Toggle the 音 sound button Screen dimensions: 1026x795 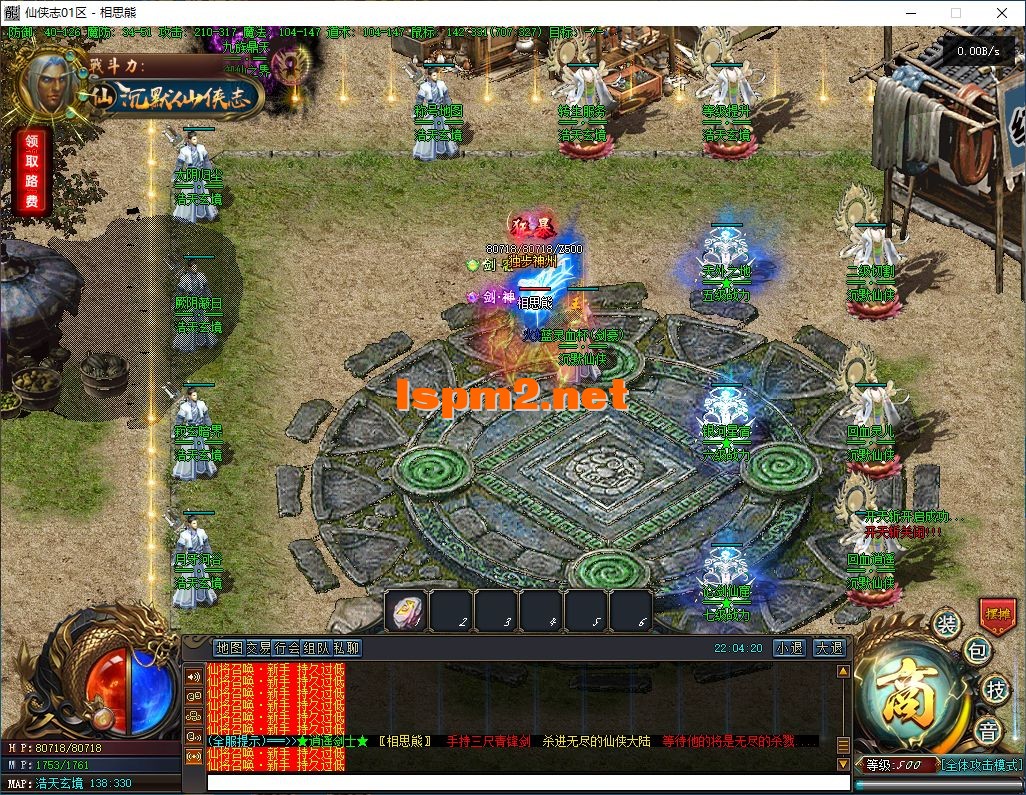click(x=988, y=731)
